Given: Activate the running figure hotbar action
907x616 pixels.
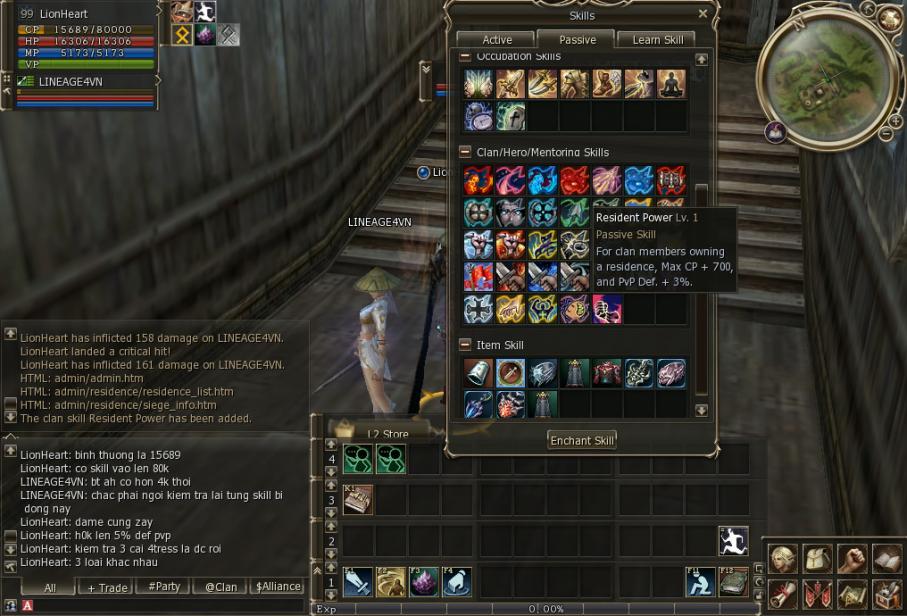Looking at the screenshot, I should pos(733,540).
